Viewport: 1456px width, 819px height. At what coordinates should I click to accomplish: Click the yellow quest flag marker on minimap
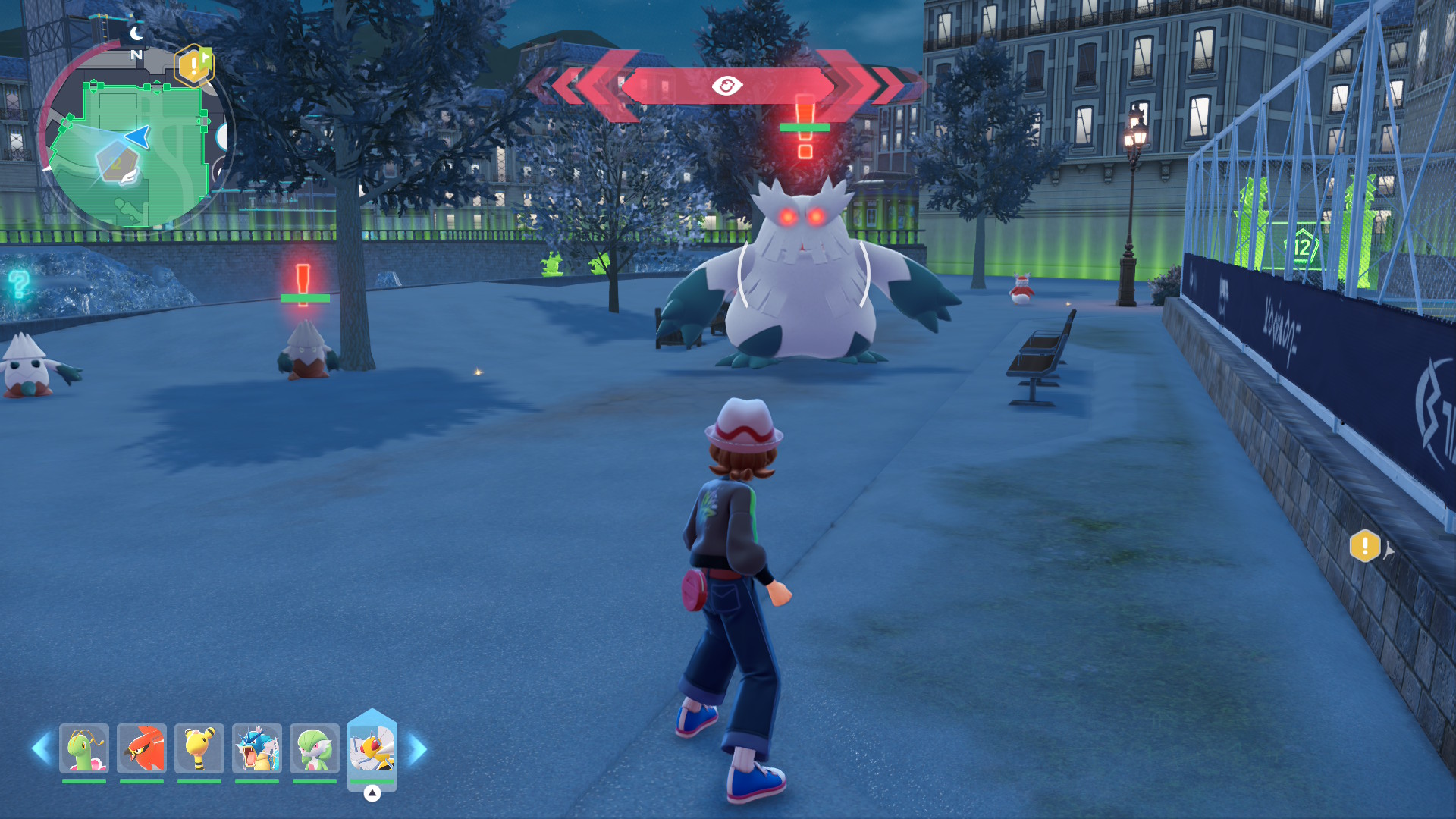pos(195,65)
